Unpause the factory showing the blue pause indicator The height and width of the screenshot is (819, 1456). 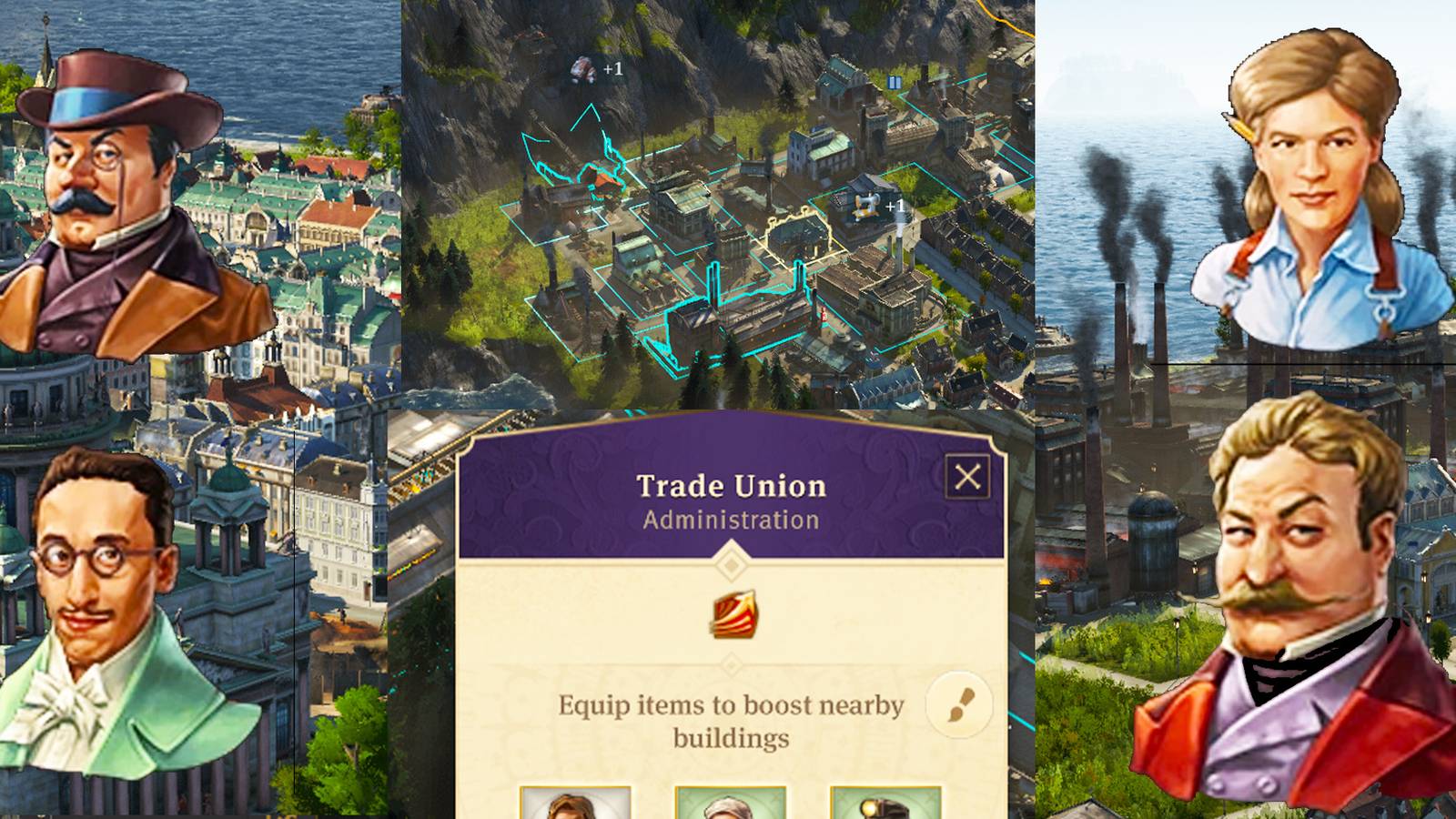[893, 83]
